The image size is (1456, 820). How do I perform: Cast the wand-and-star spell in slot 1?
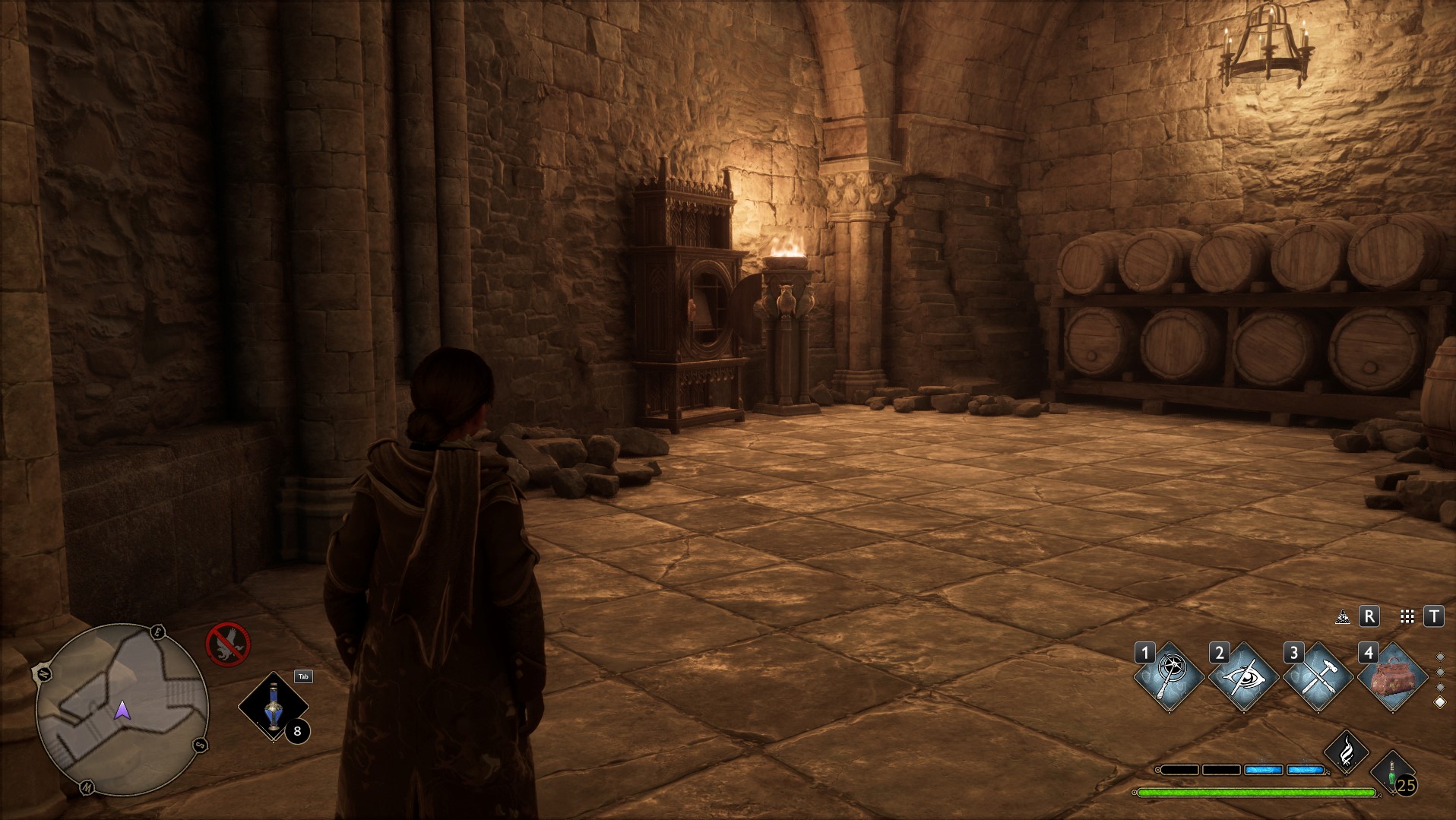(x=1169, y=676)
